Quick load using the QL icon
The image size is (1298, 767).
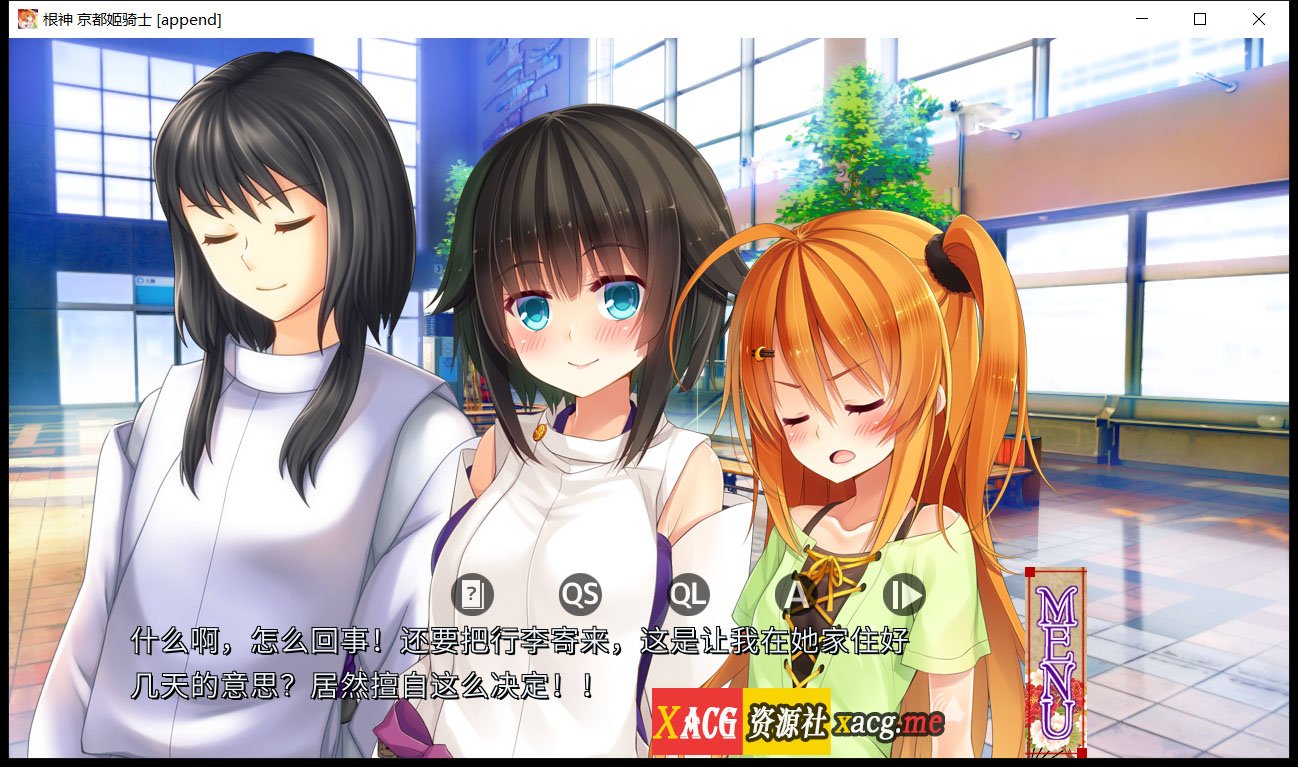tap(689, 594)
